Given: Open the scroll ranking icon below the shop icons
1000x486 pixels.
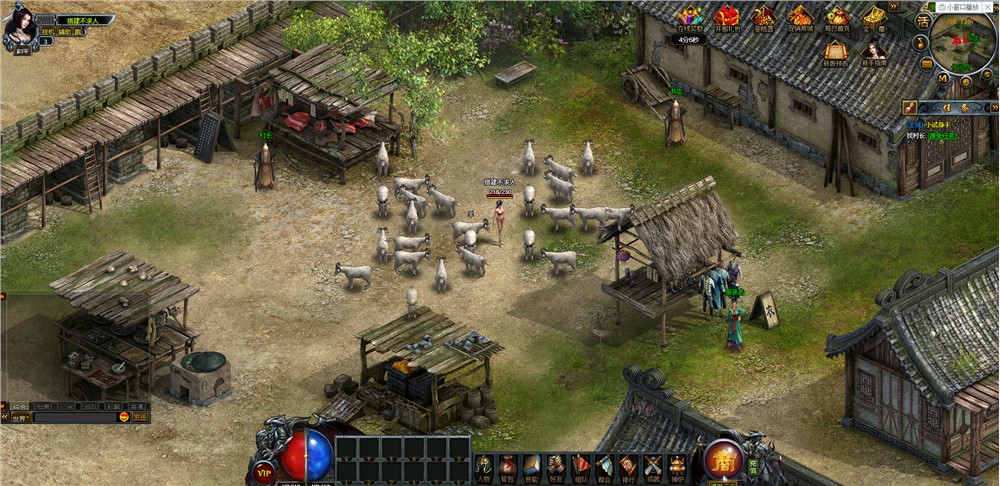Looking at the screenshot, I should tap(835, 53).
